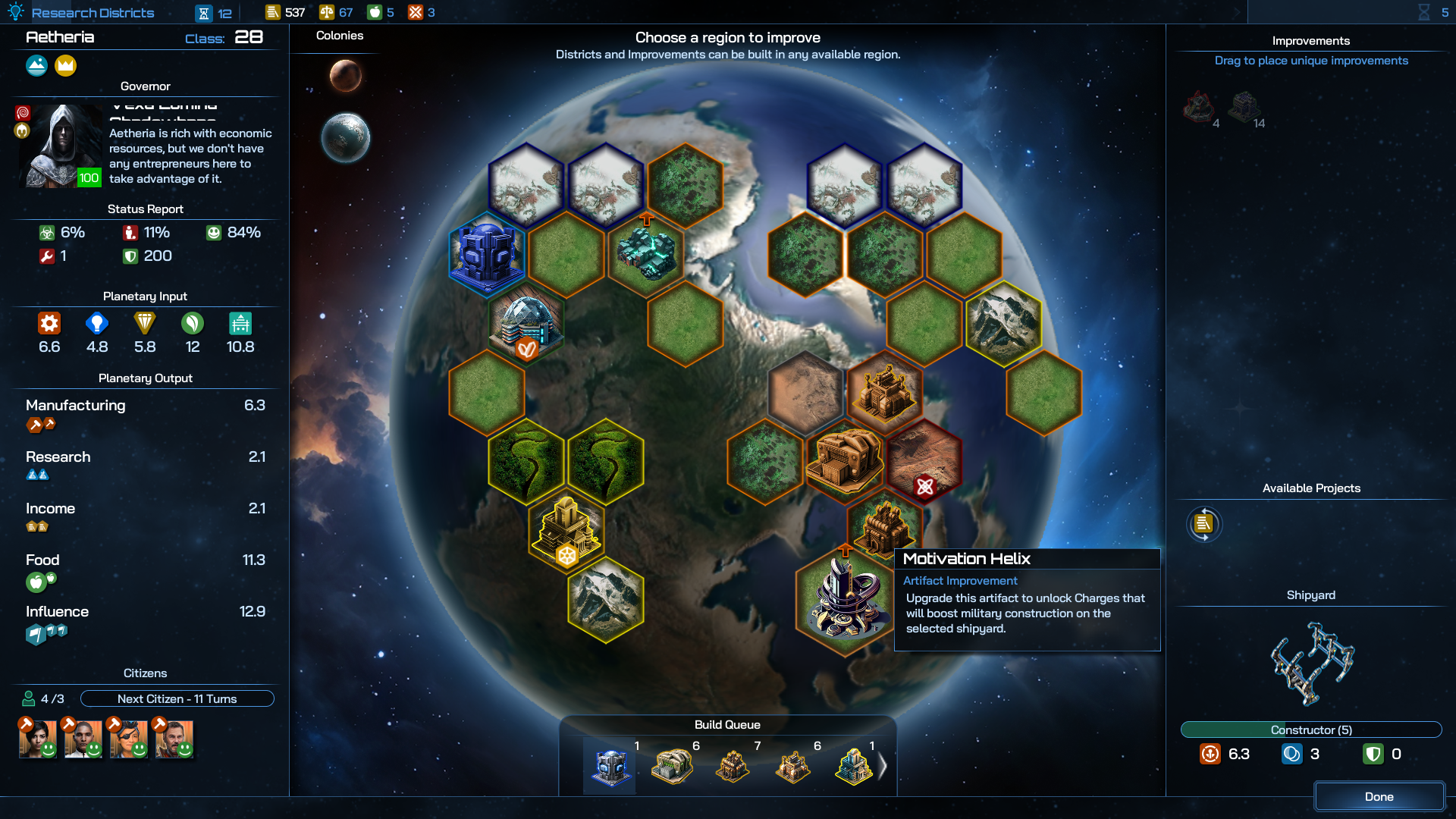
Task: Select the blue-grey planet colony thumbnail
Action: coord(346,137)
